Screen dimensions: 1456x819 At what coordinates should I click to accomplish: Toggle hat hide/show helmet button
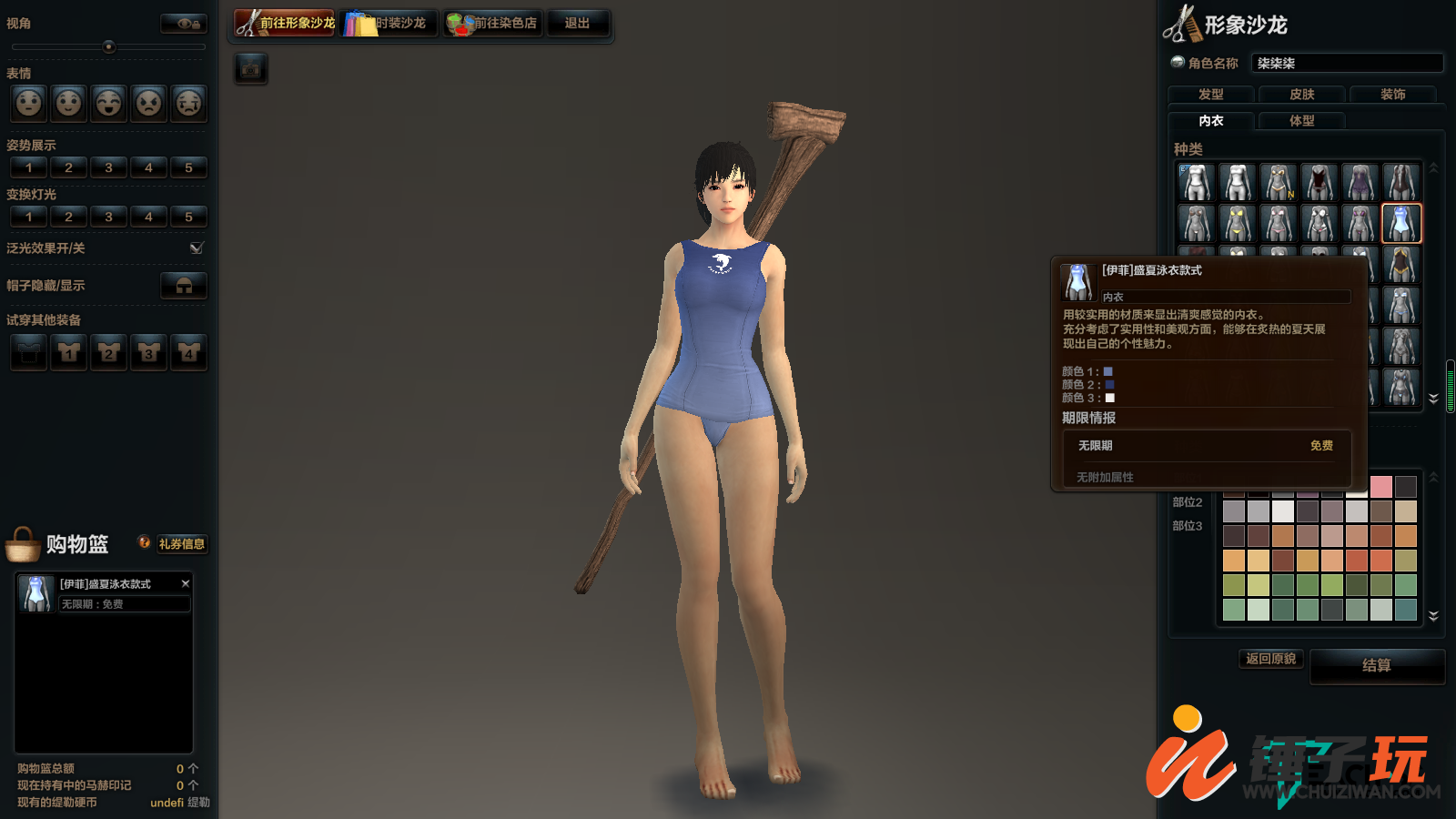[x=184, y=286]
